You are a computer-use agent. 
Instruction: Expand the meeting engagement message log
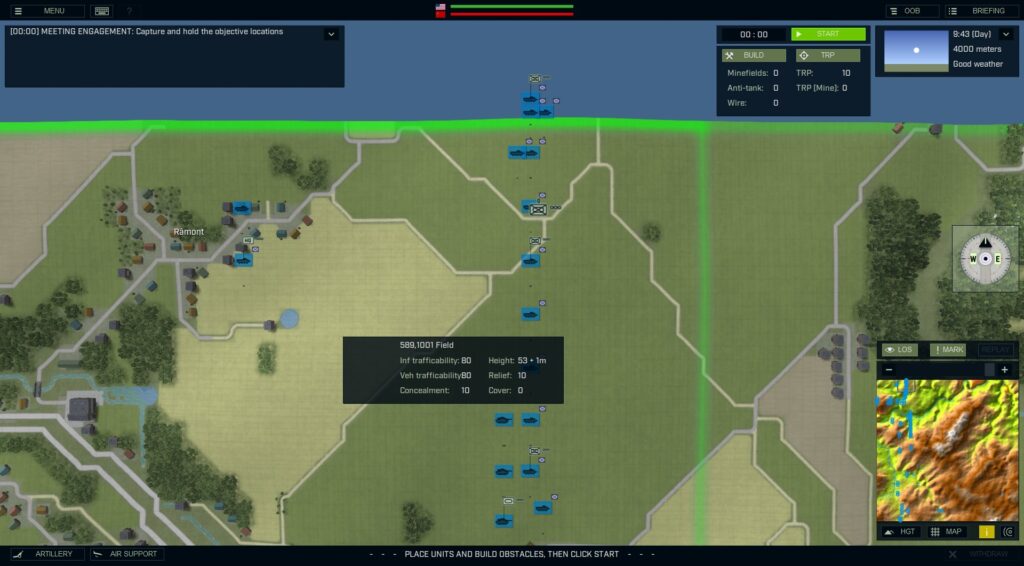[x=331, y=34]
